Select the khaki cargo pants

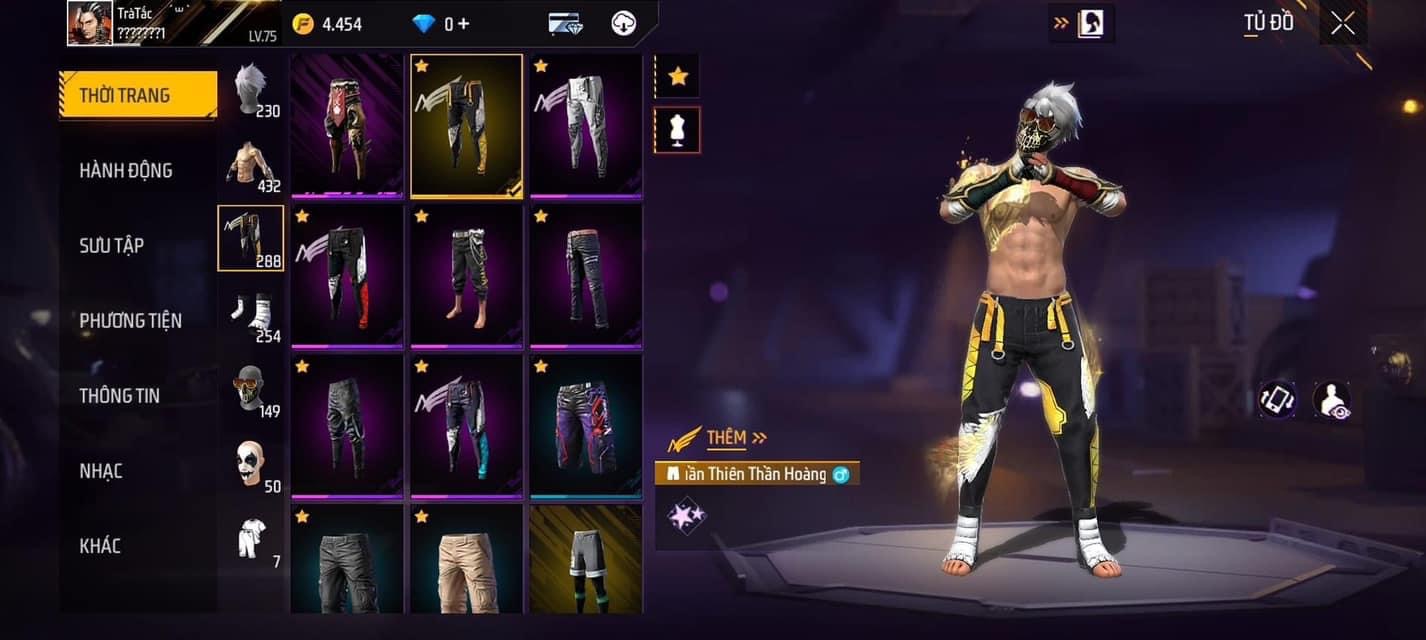(466, 558)
